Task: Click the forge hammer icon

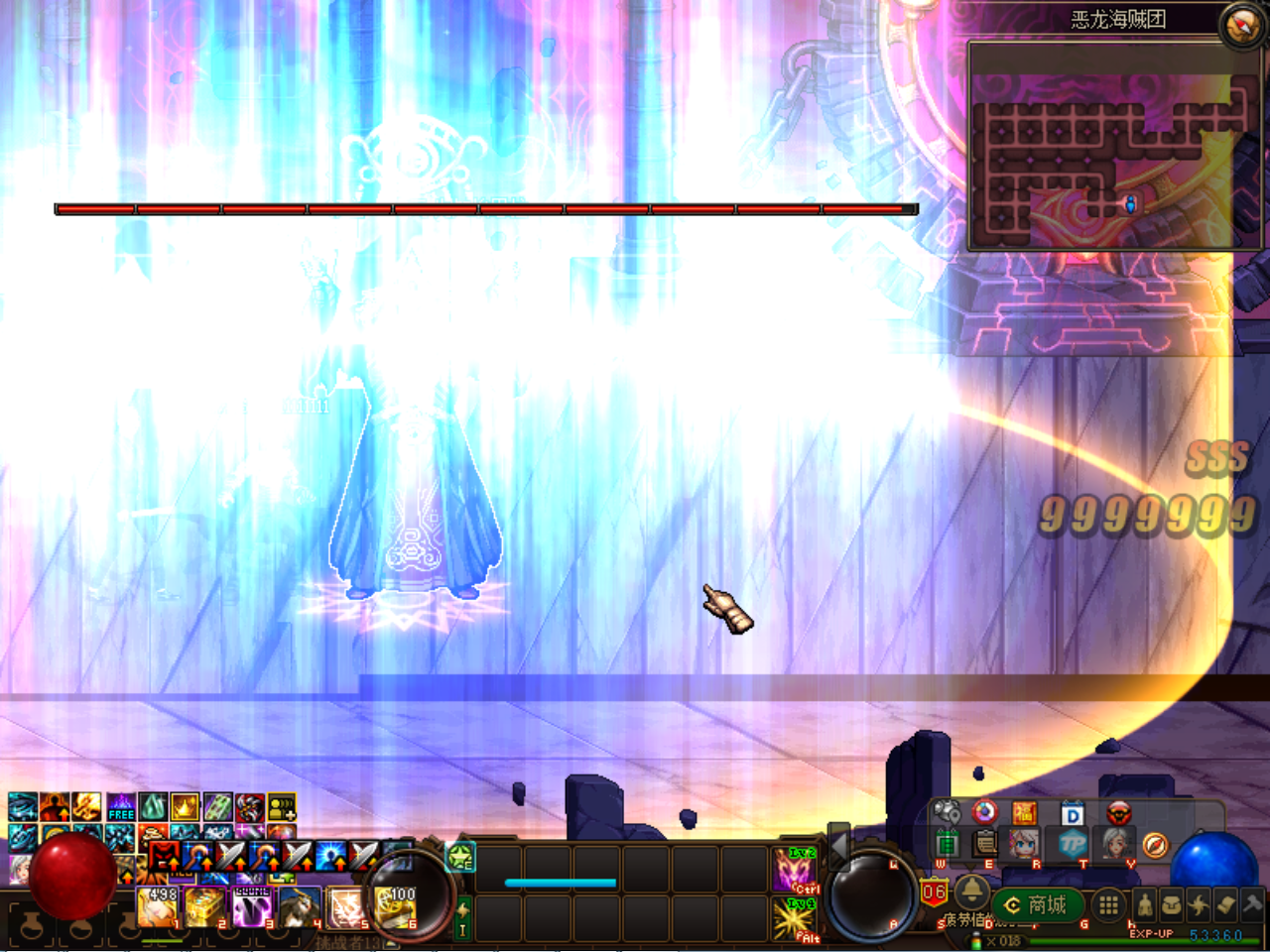Action: 1249,902
